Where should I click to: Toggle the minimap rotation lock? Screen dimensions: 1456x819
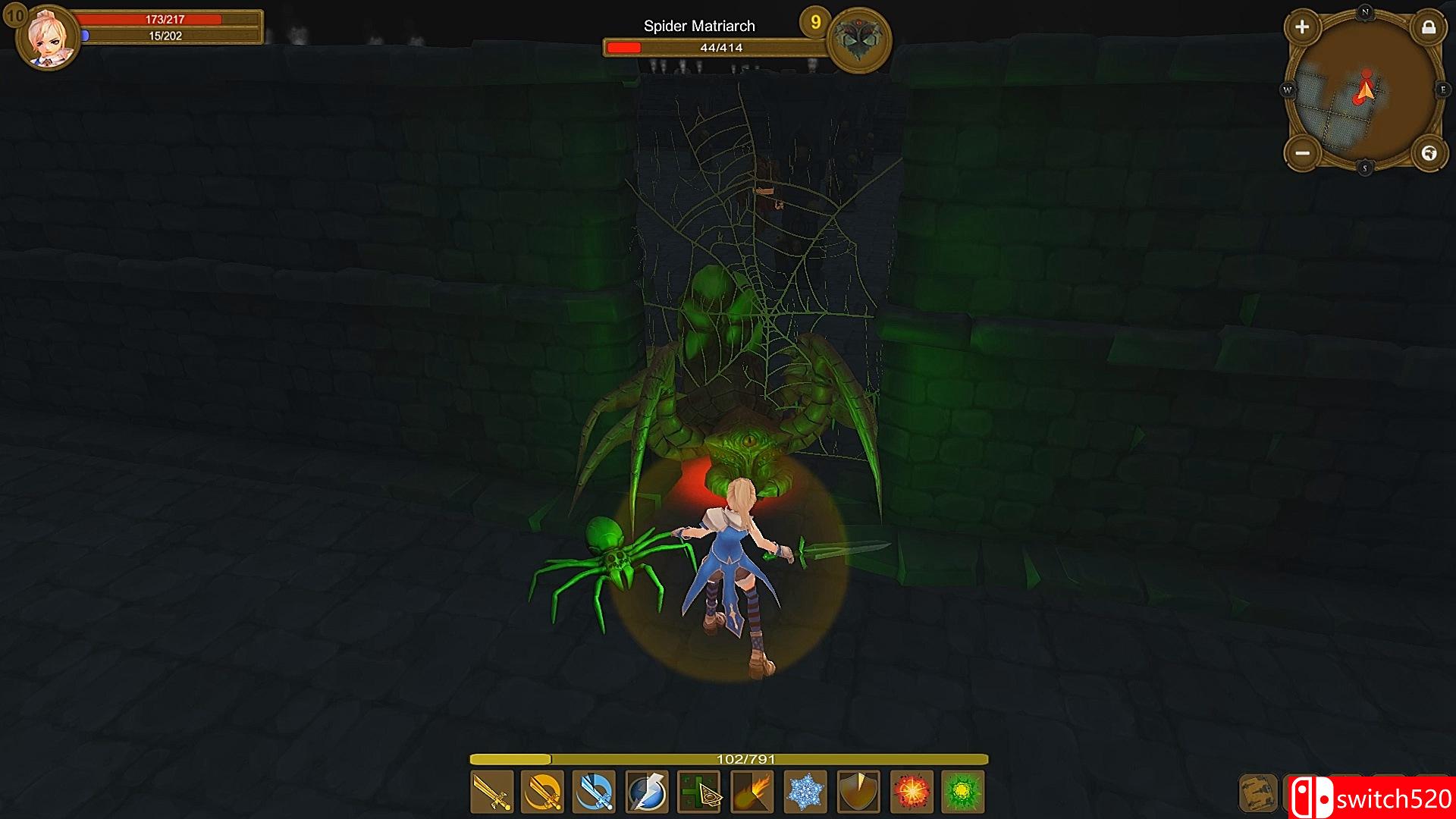[x=1429, y=28]
